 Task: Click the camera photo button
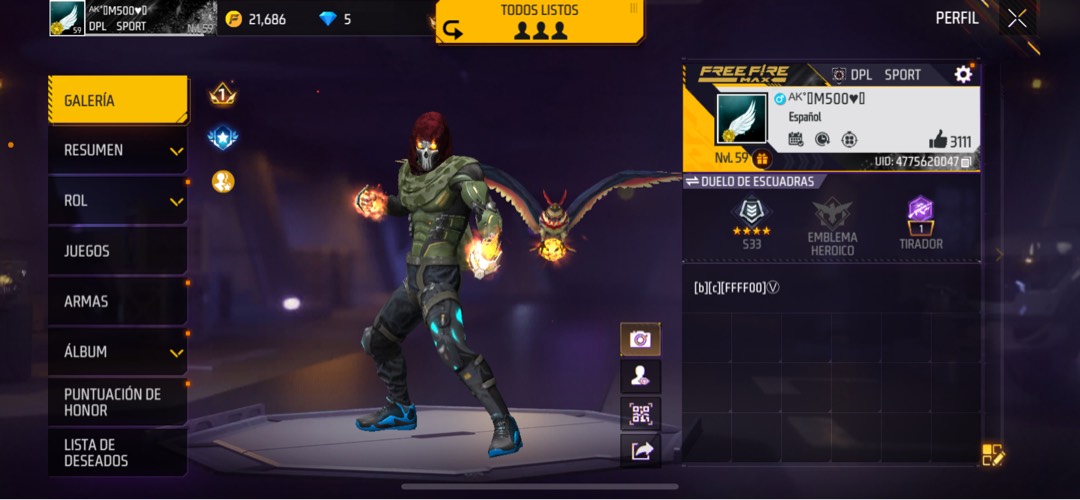click(x=640, y=340)
